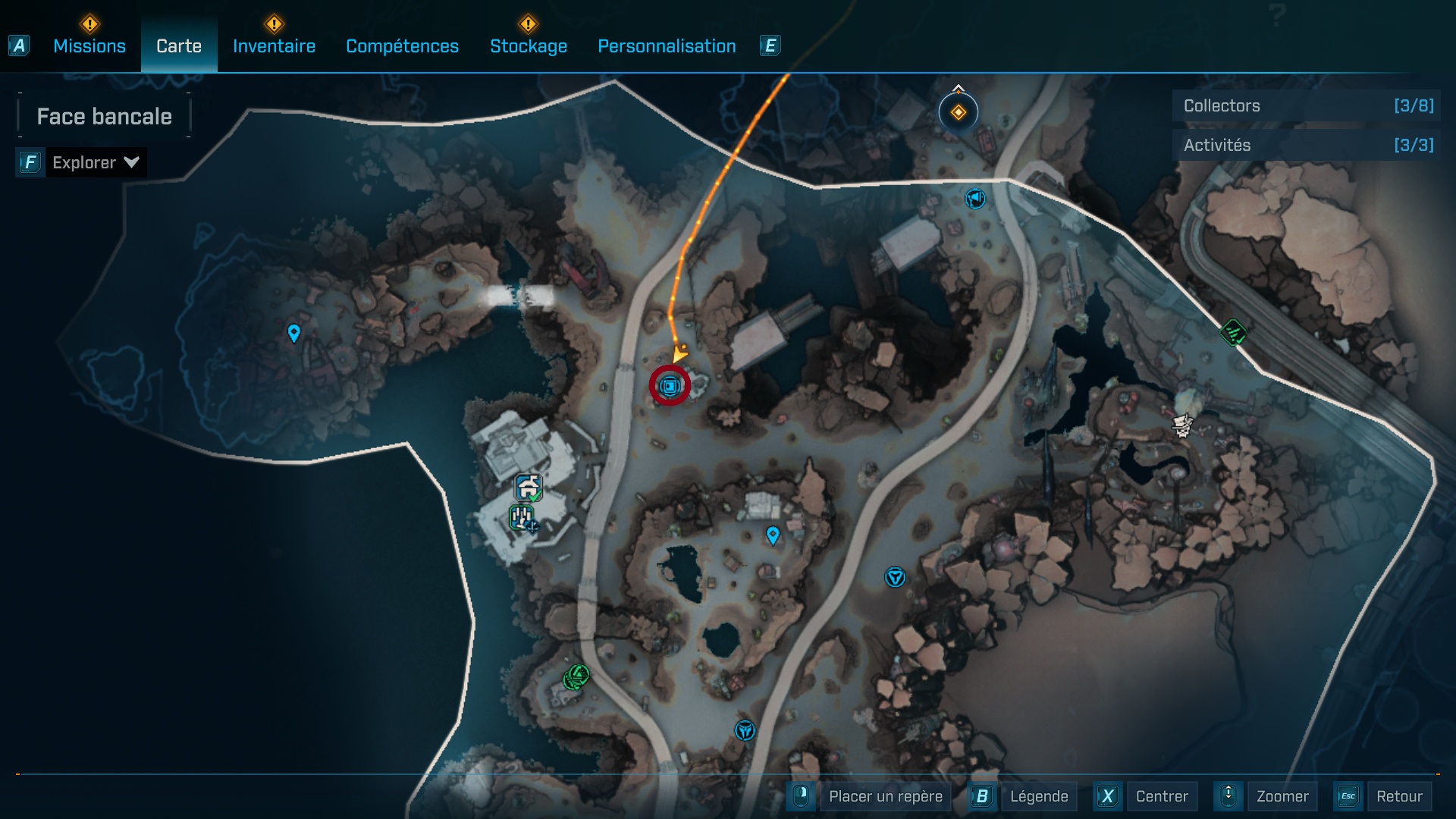Screen dimensions: 1456x819
Task: Open the Inventaire tab
Action: 274,46
